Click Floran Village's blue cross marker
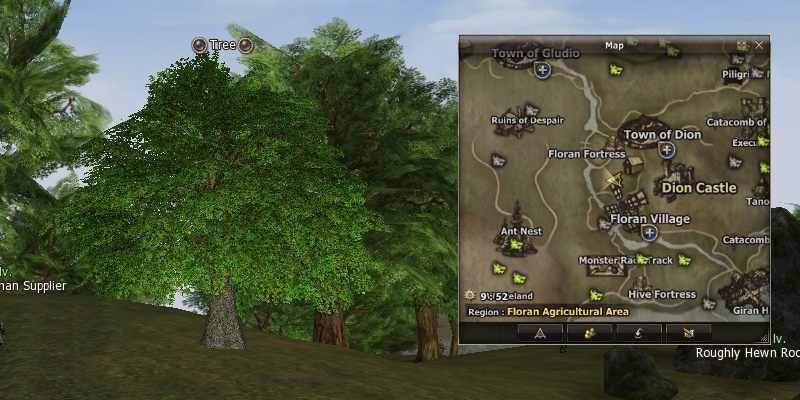This screenshot has height=400, width=800. (650, 233)
